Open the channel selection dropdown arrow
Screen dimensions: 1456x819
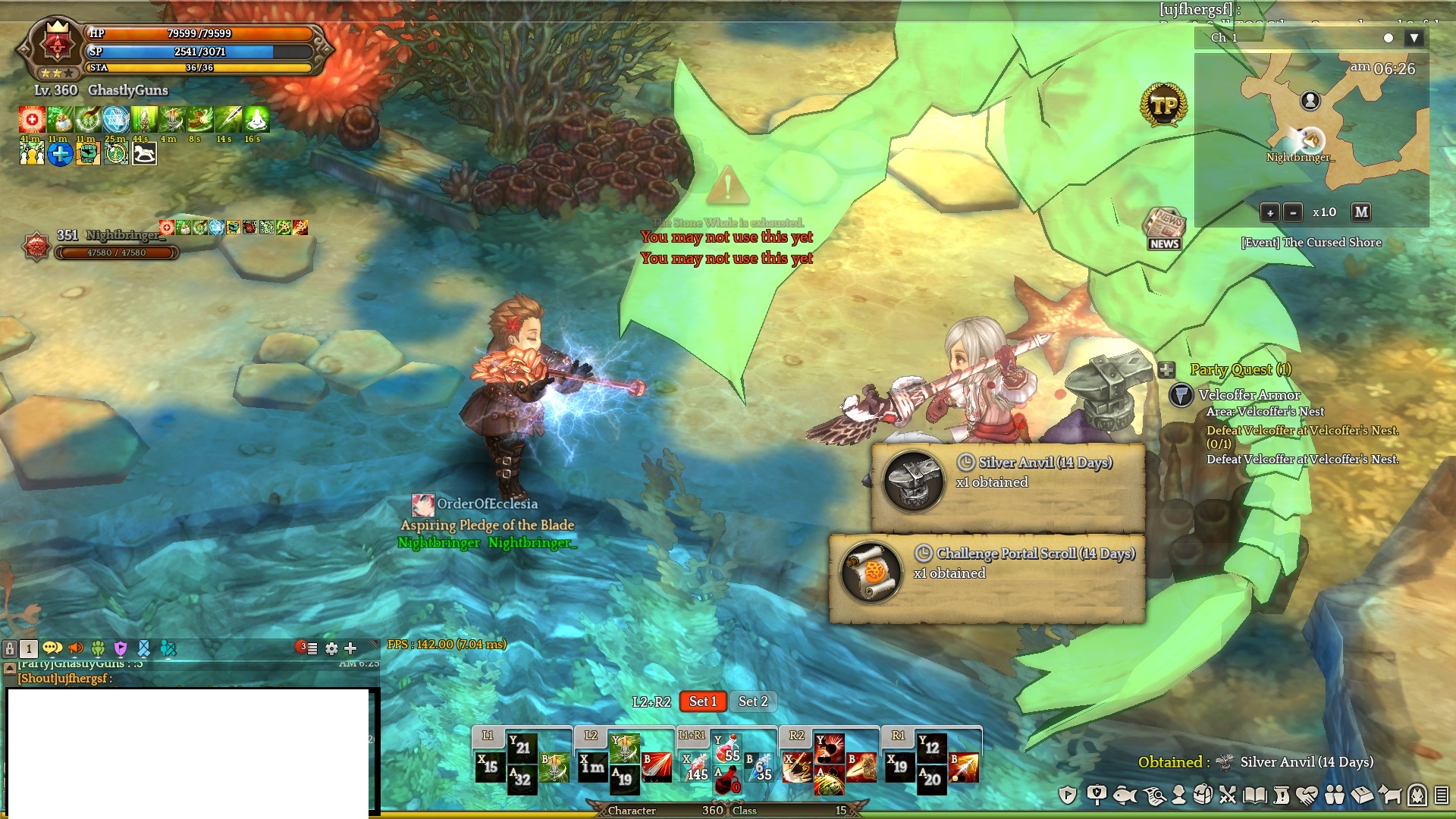[1414, 38]
